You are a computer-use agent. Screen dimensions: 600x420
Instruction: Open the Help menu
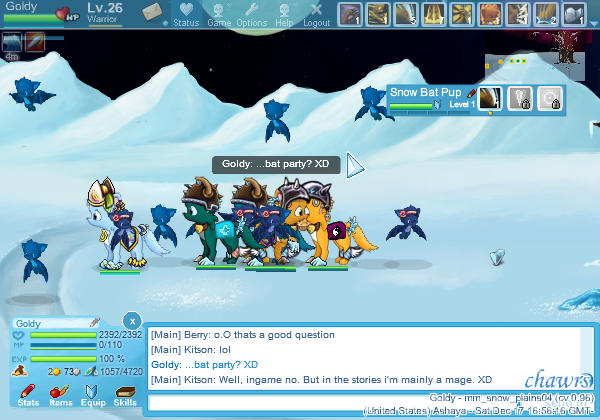coord(284,15)
